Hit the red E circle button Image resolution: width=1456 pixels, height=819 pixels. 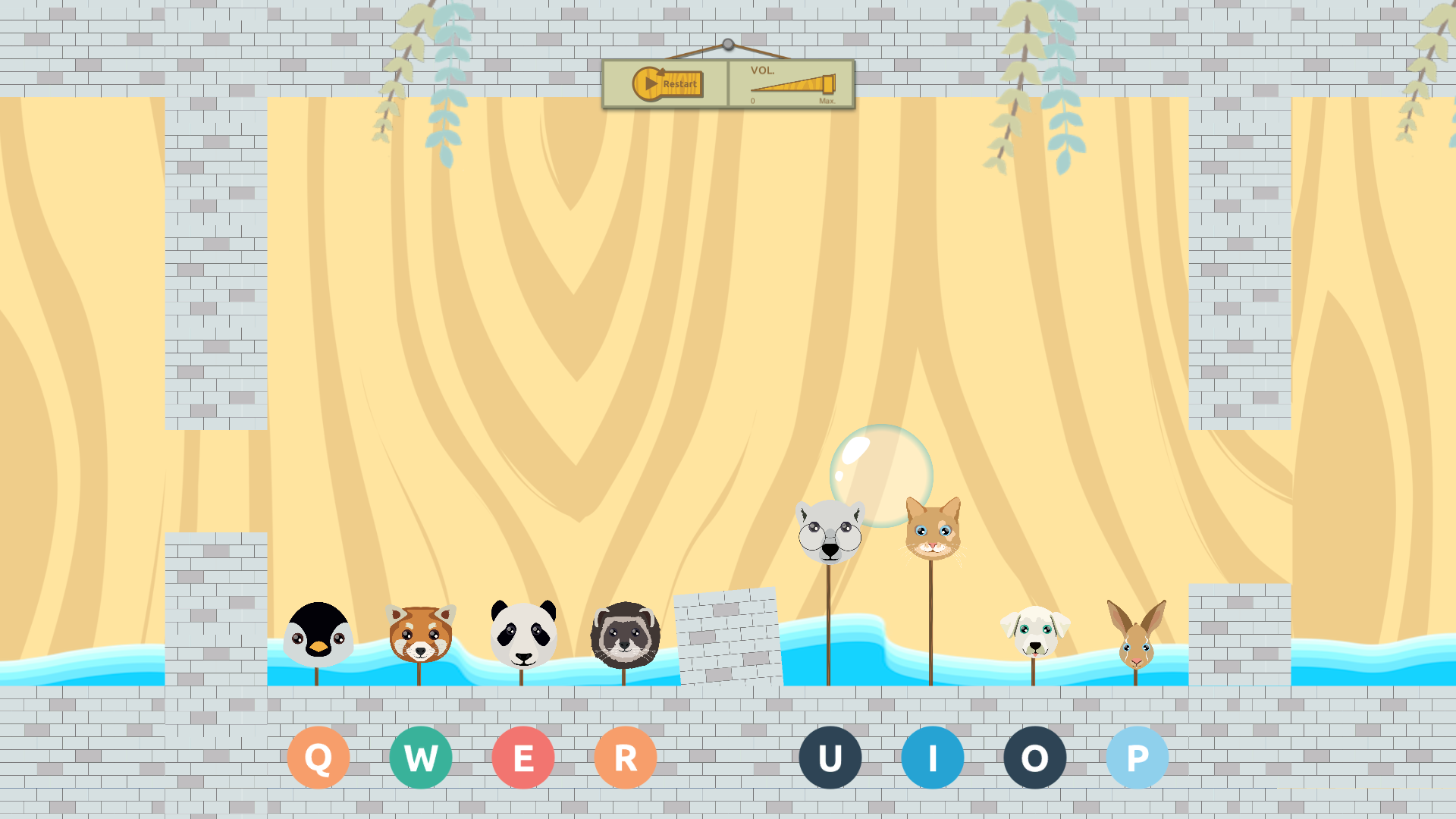click(523, 758)
